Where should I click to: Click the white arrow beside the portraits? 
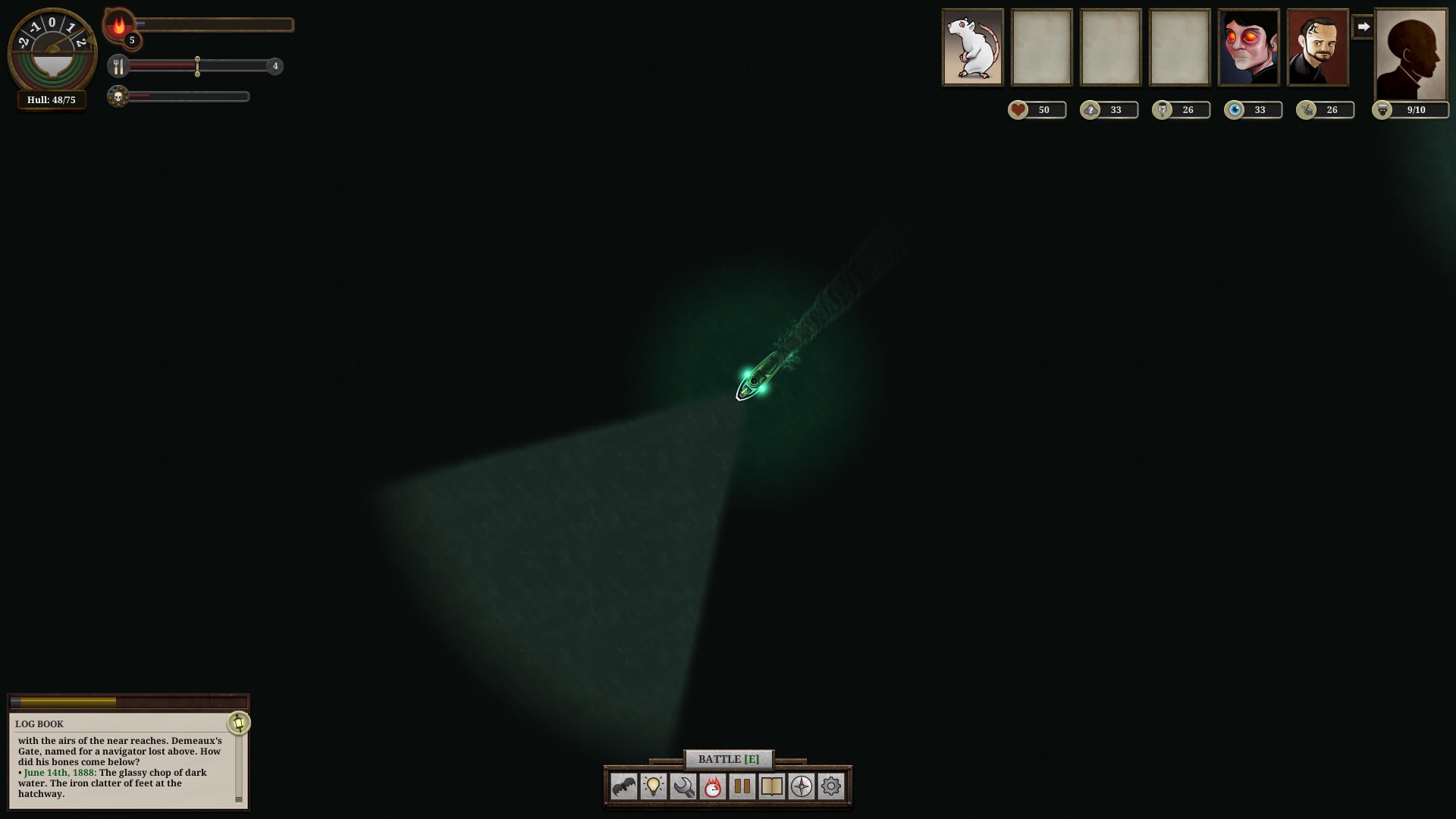[1363, 27]
